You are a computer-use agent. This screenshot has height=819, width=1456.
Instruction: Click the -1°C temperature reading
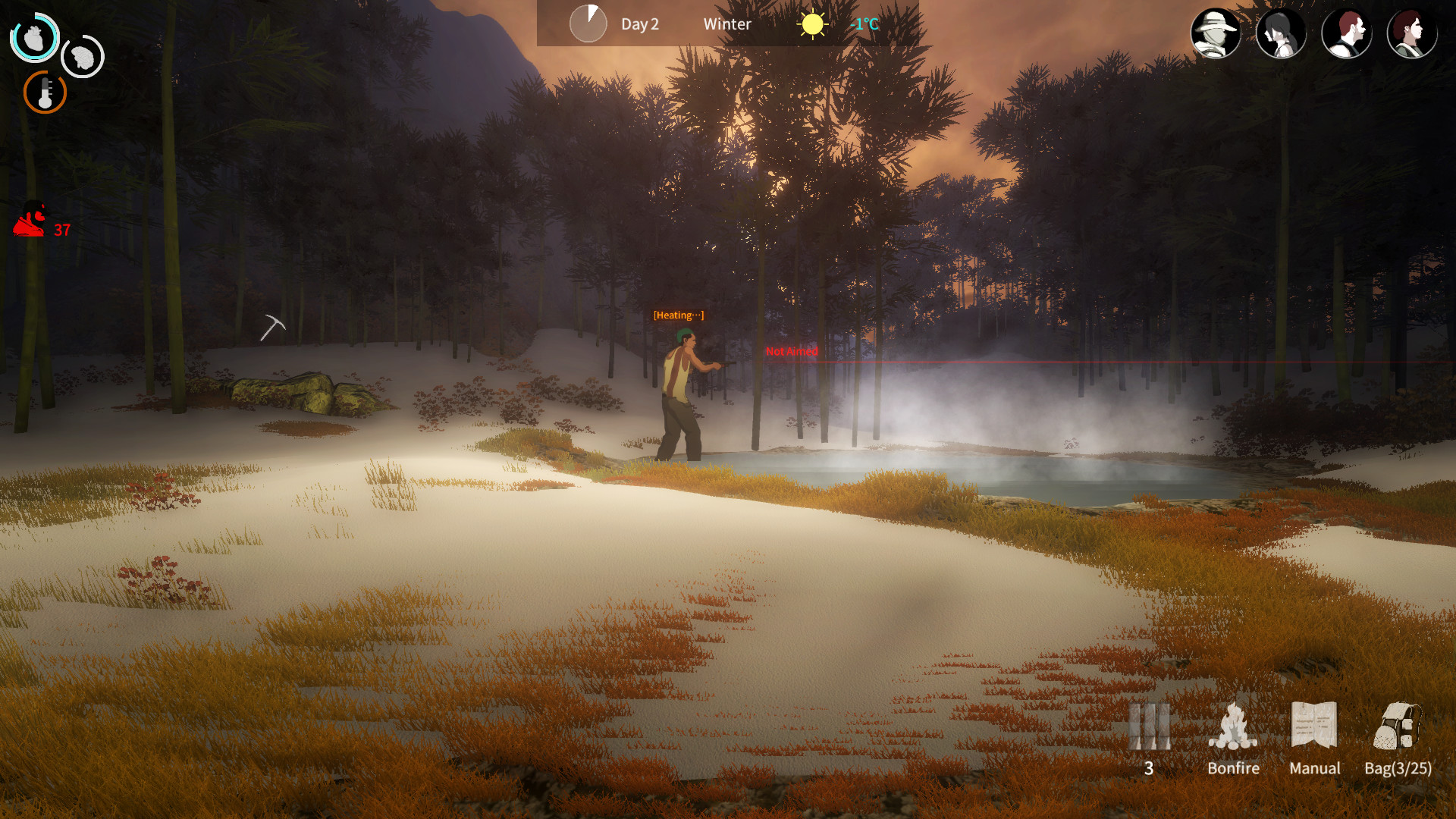pyautogui.click(x=864, y=25)
